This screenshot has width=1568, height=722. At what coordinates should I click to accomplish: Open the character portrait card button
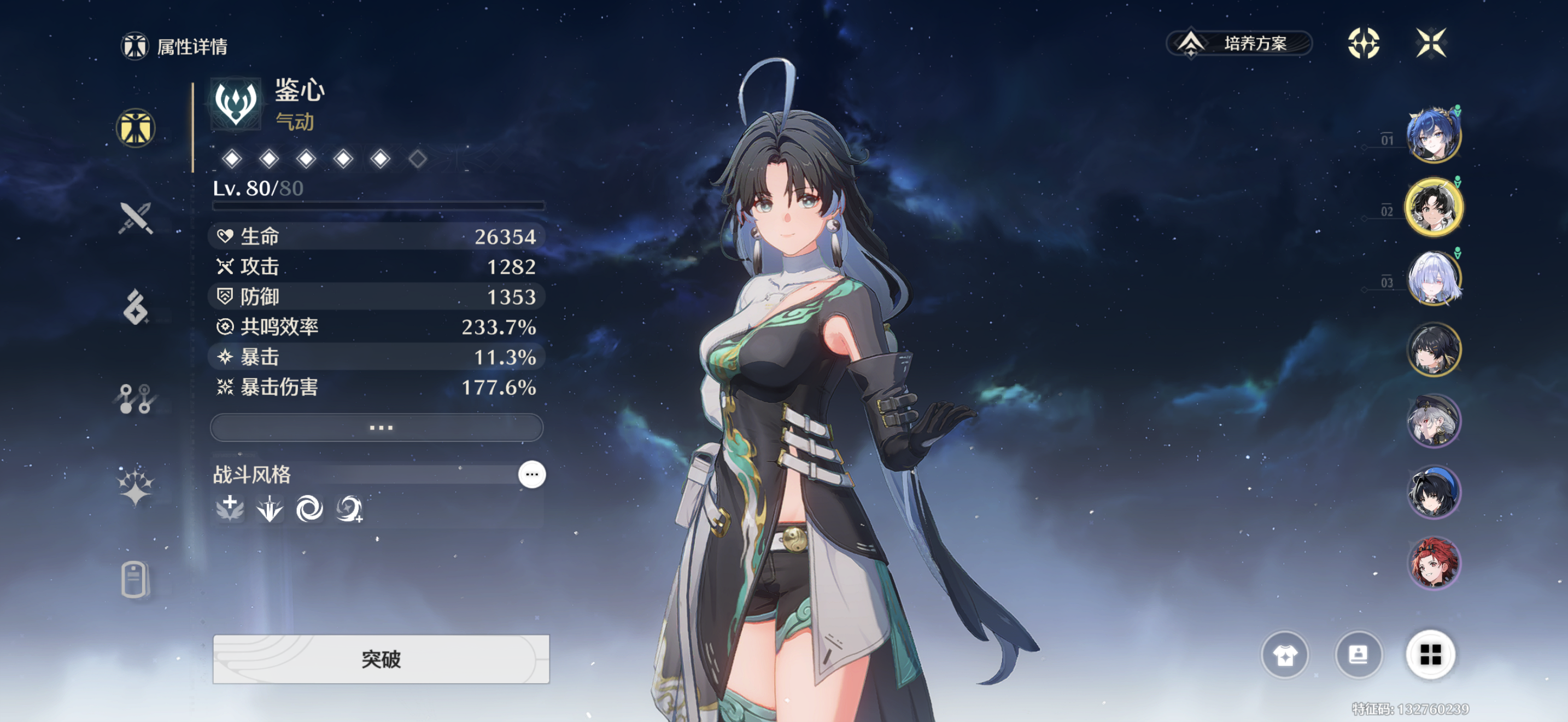1358,655
